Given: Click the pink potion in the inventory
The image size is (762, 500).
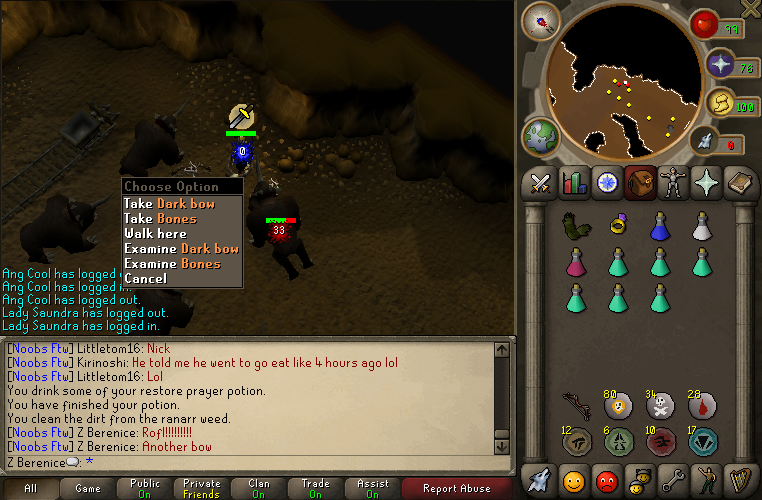Looking at the screenshot, I should [575, 262].
